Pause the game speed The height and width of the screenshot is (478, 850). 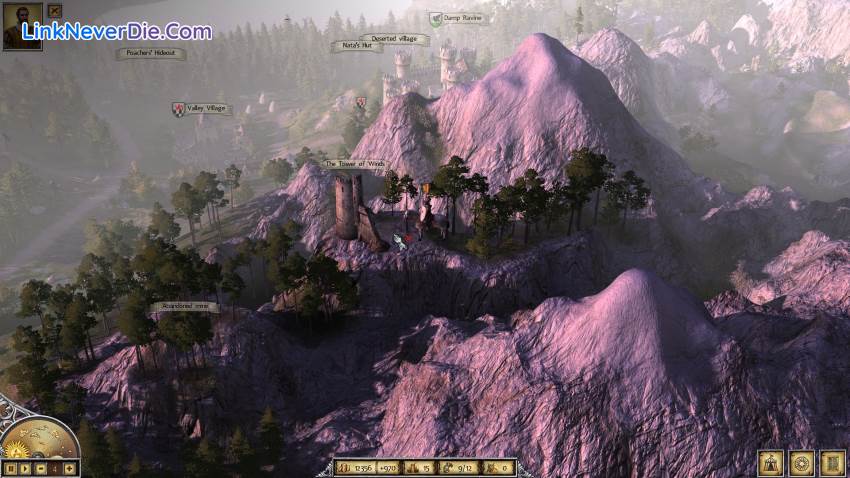pyautogui.click(x=10, y=468)
